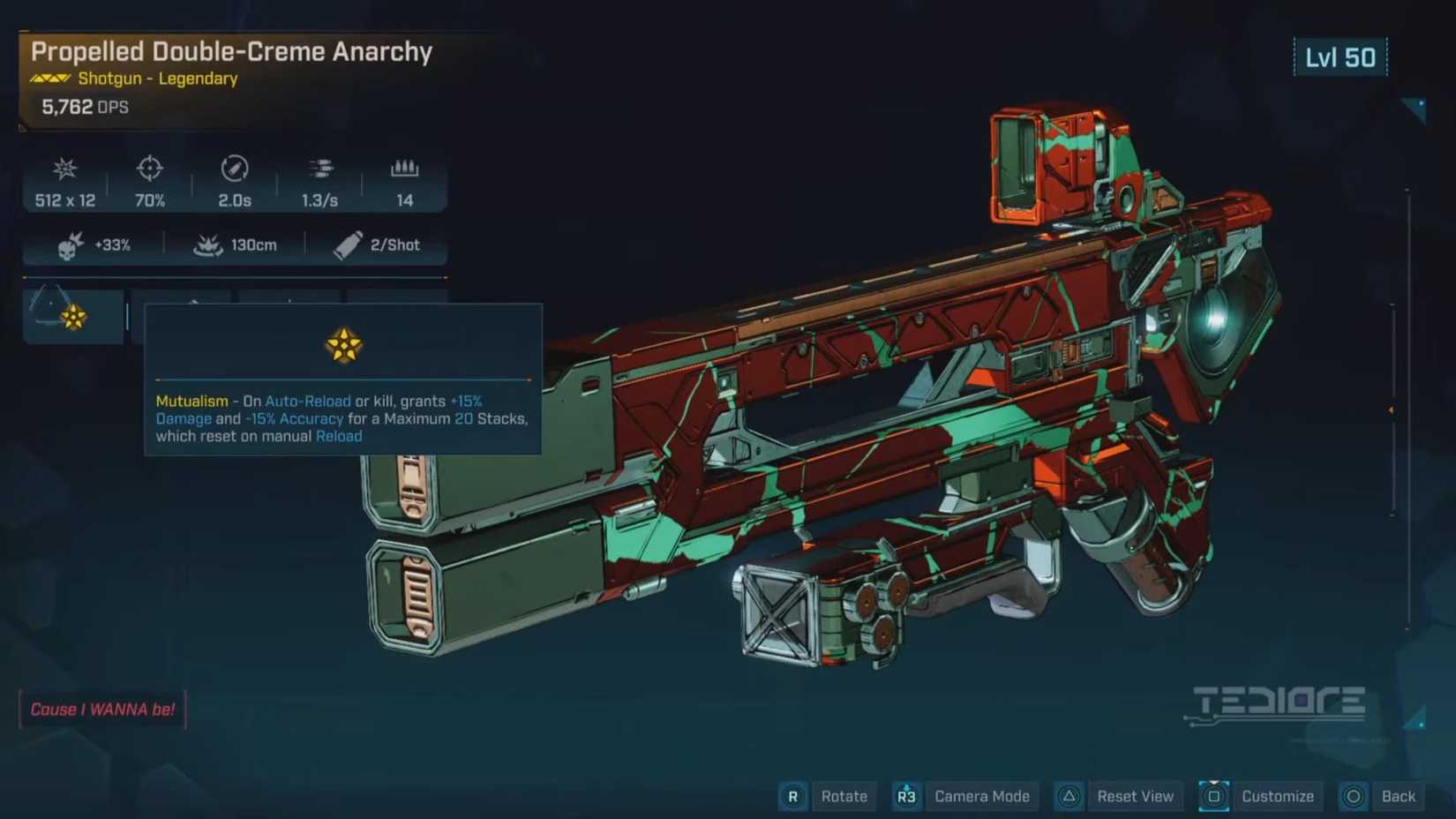Click the accuracy crosshair icon above 70%
Image resolution: width=1456 pixels, height=819 pixels.
click(x=148, y=169)
